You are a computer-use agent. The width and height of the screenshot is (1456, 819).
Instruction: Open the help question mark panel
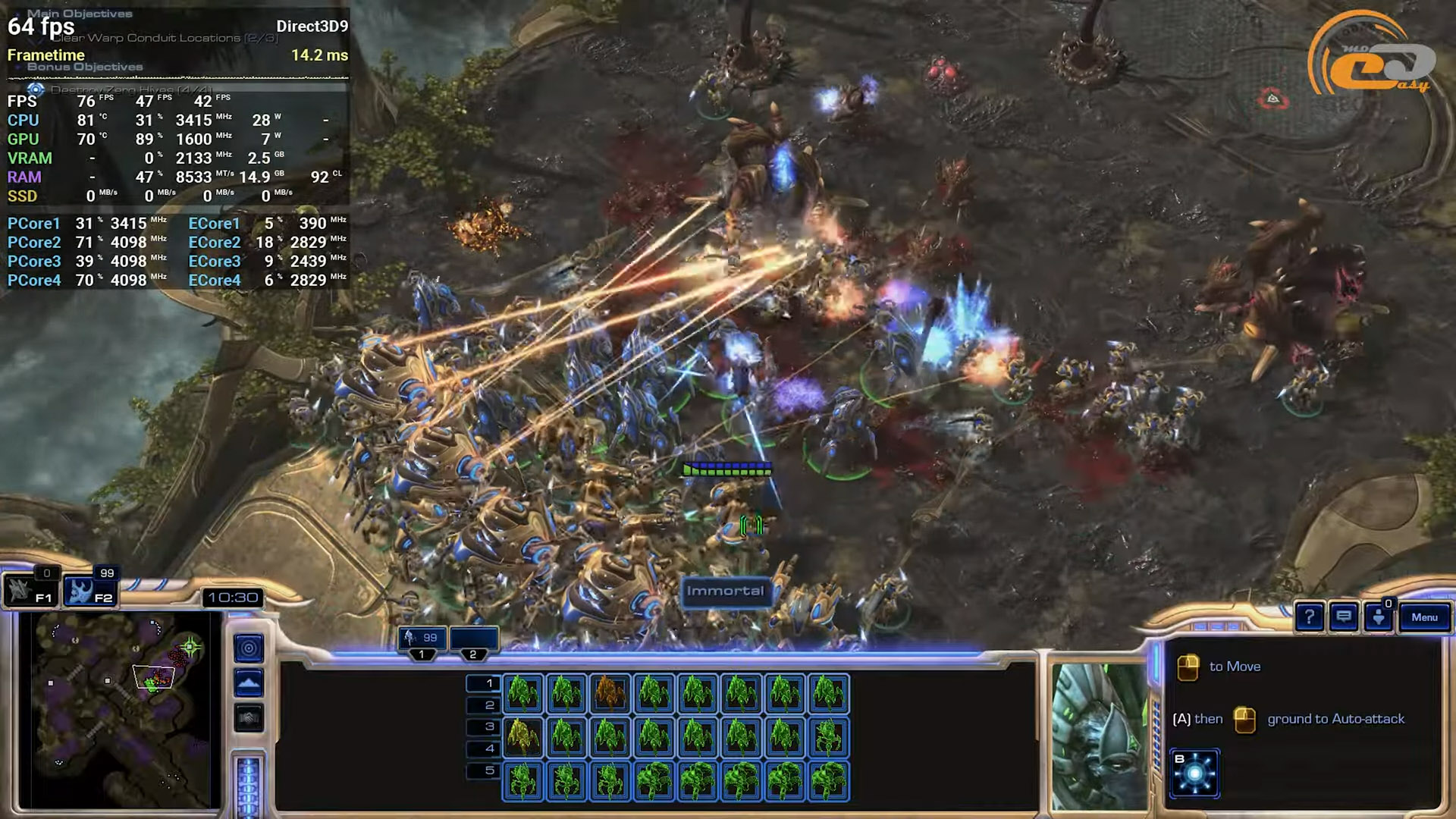(x=1309, y=617)
